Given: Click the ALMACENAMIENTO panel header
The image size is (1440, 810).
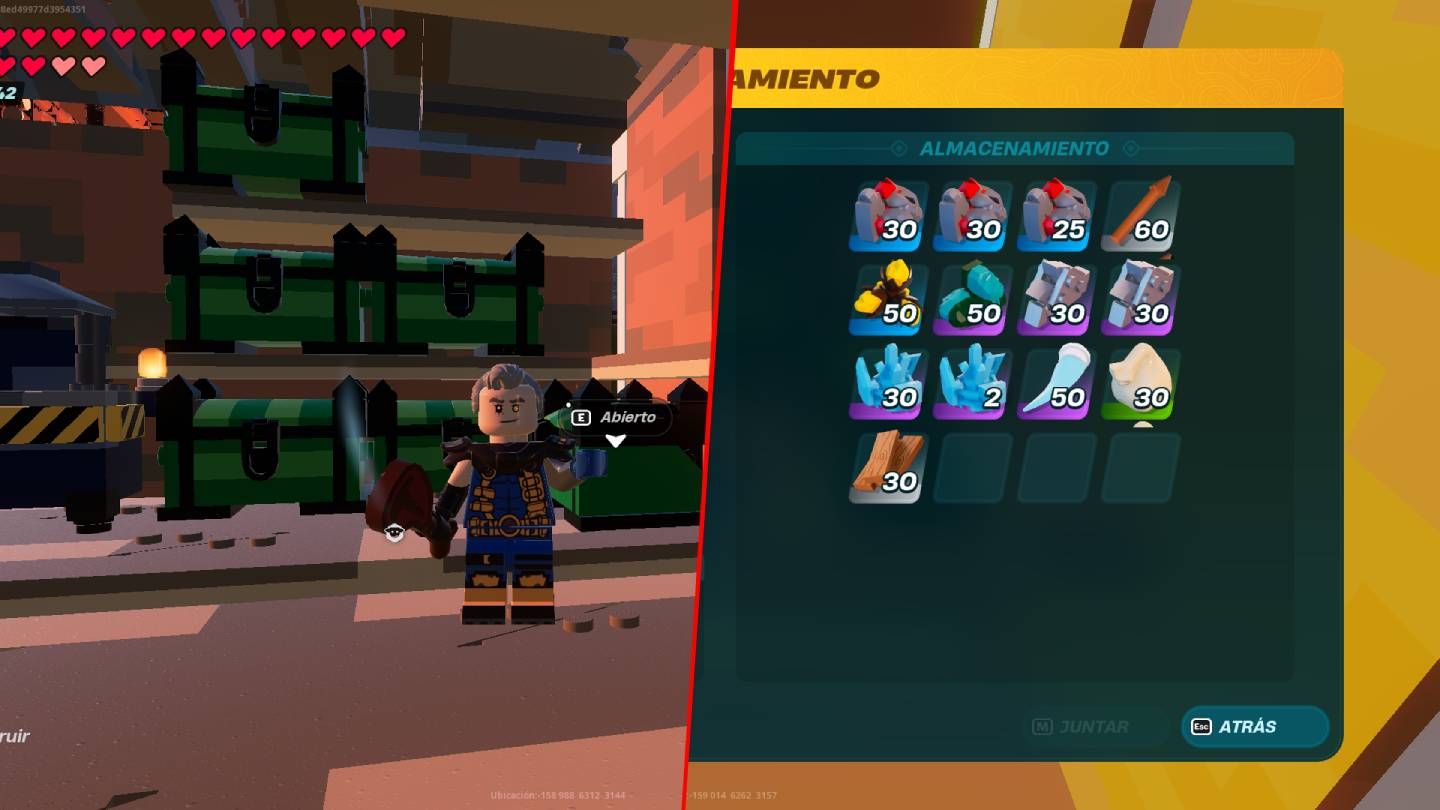Looking at the screenshot, I should (x=1014, y=148).
